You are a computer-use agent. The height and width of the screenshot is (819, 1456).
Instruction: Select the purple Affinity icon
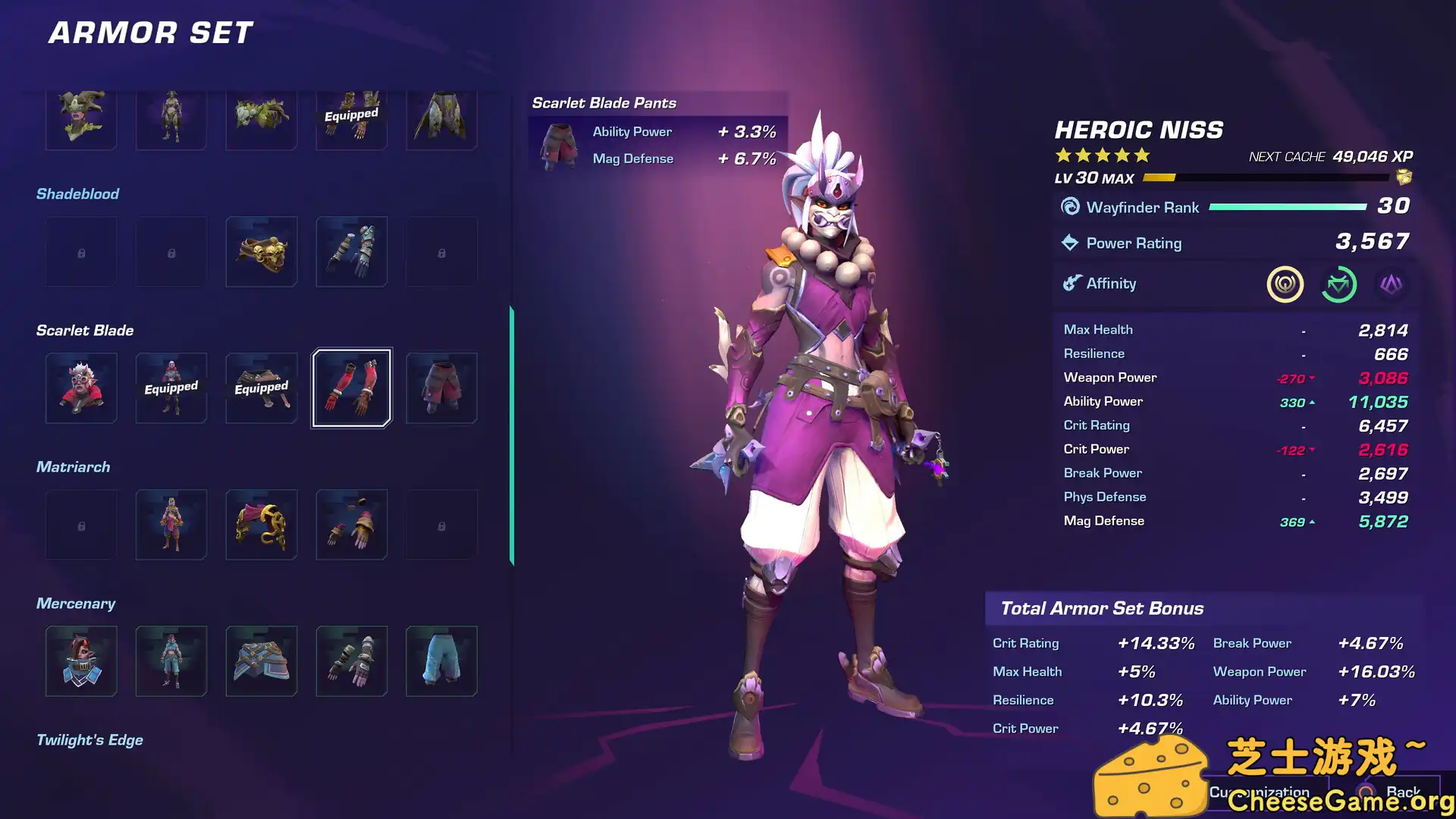[x=1392, y=285]
